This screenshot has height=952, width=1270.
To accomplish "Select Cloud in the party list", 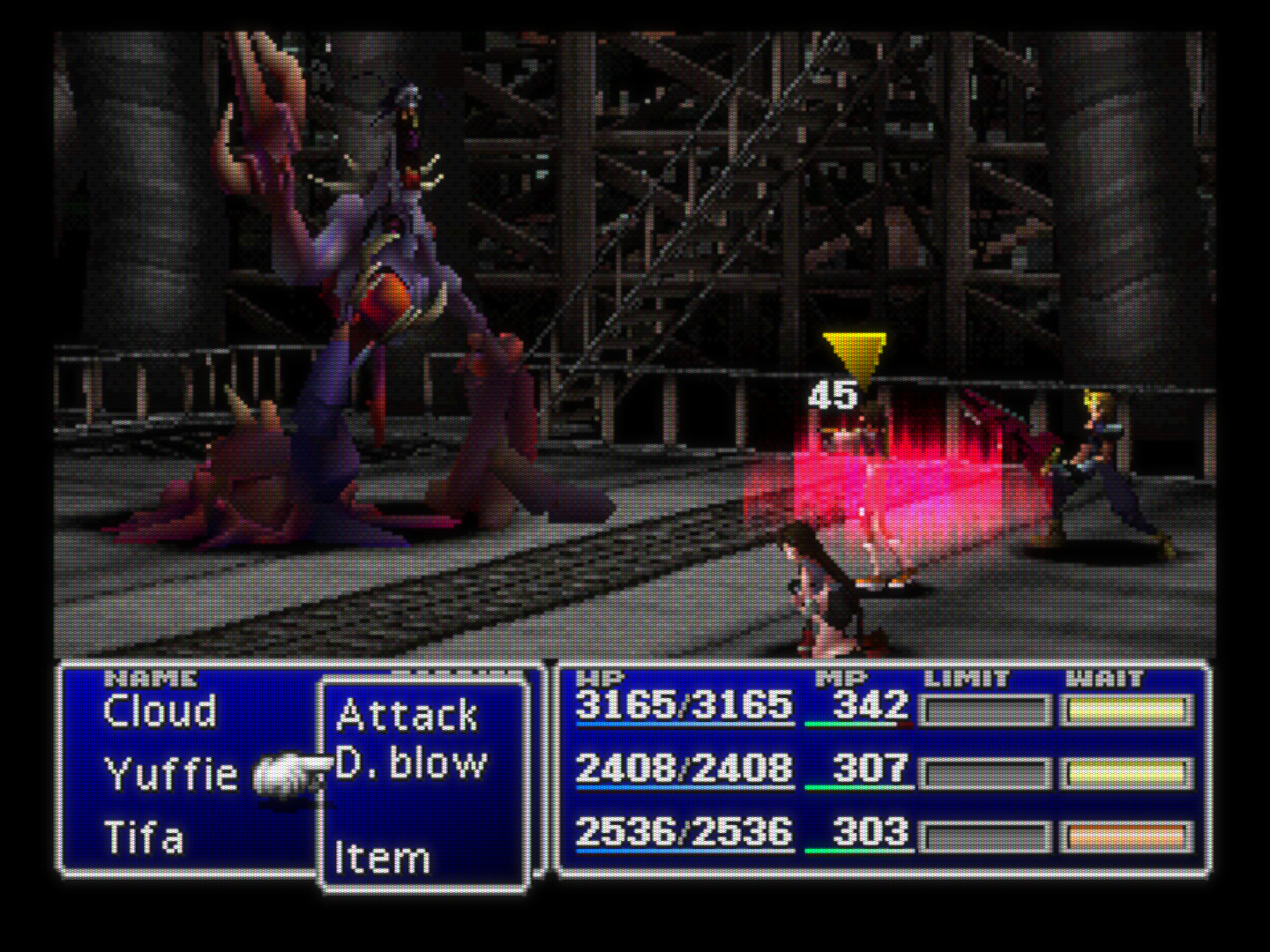I will [160, 712].
